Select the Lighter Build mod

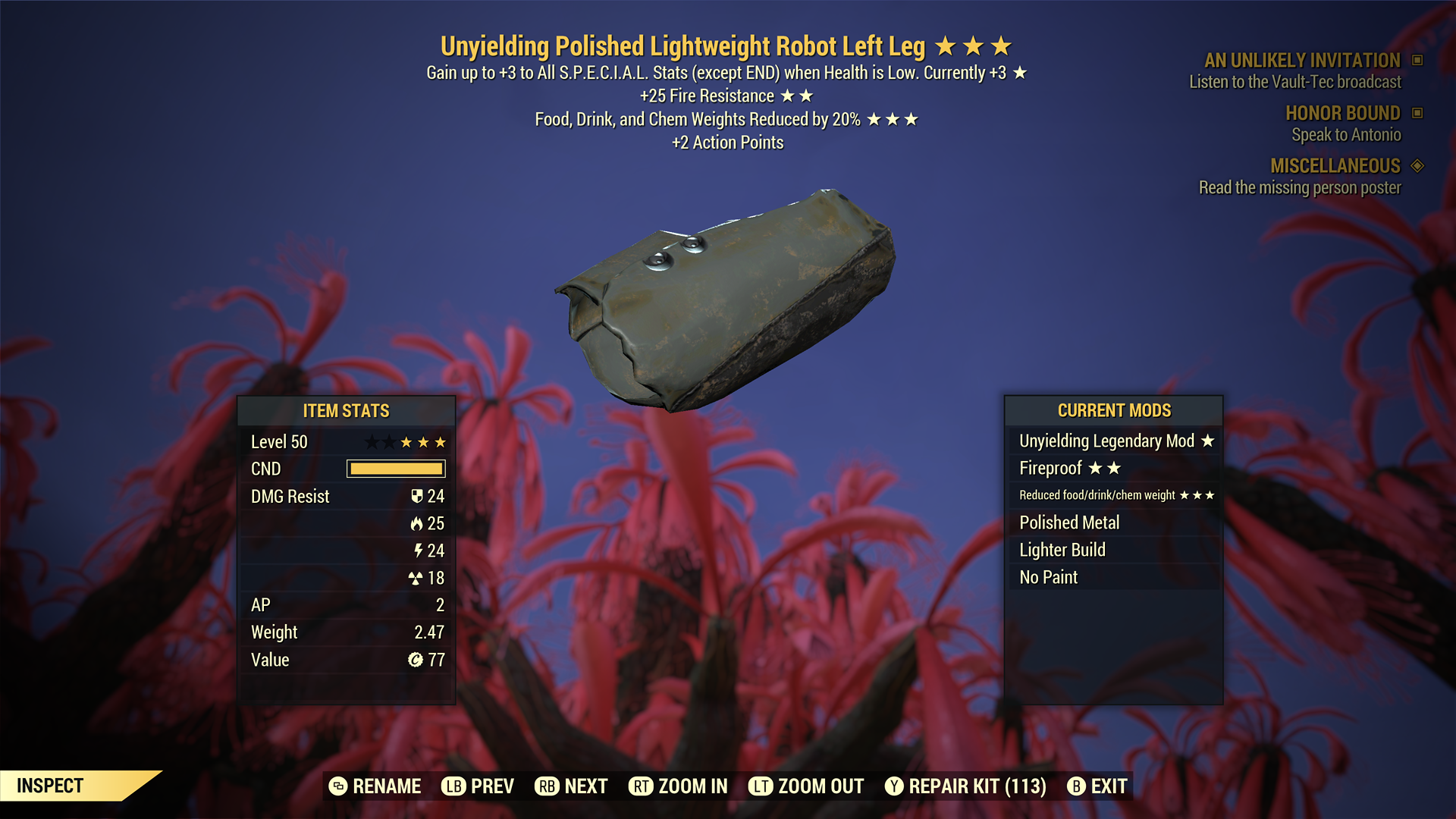click(x=1113, y=550)
